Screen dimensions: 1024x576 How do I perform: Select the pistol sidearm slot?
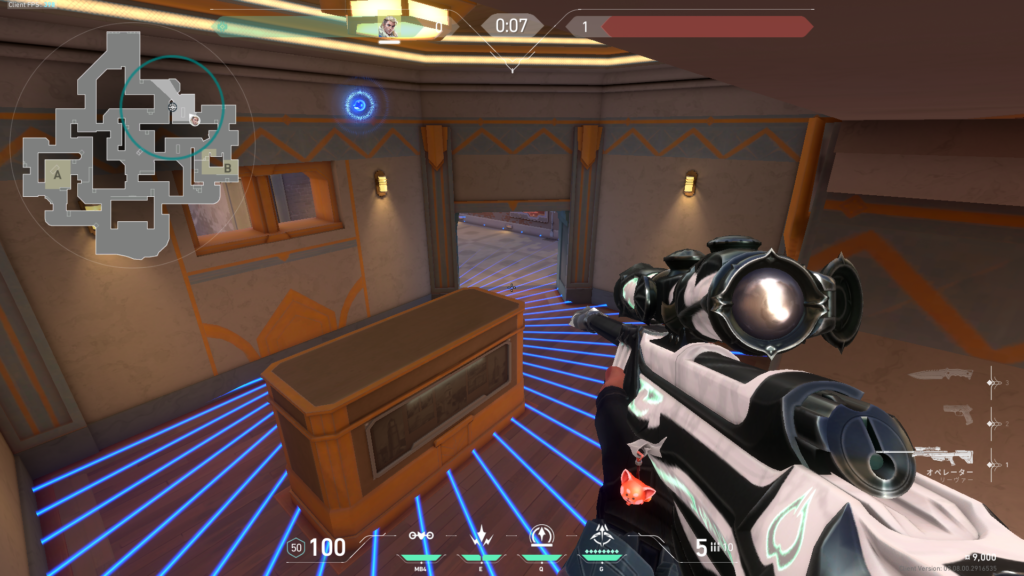957,413
